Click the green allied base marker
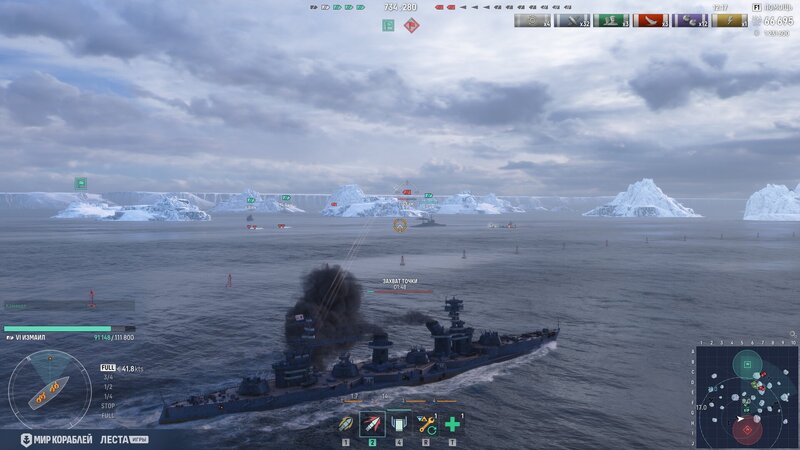 pos(388,25)
